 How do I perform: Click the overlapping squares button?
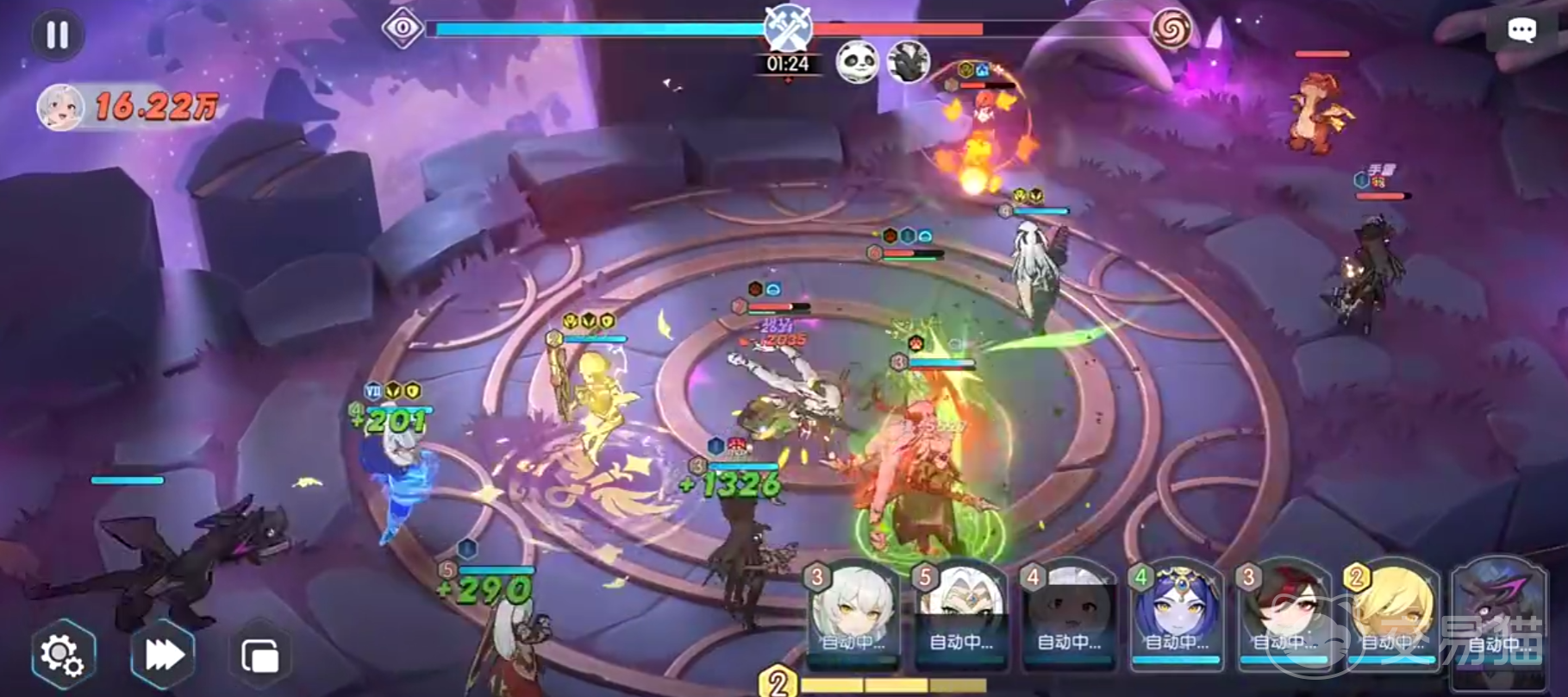259,656
